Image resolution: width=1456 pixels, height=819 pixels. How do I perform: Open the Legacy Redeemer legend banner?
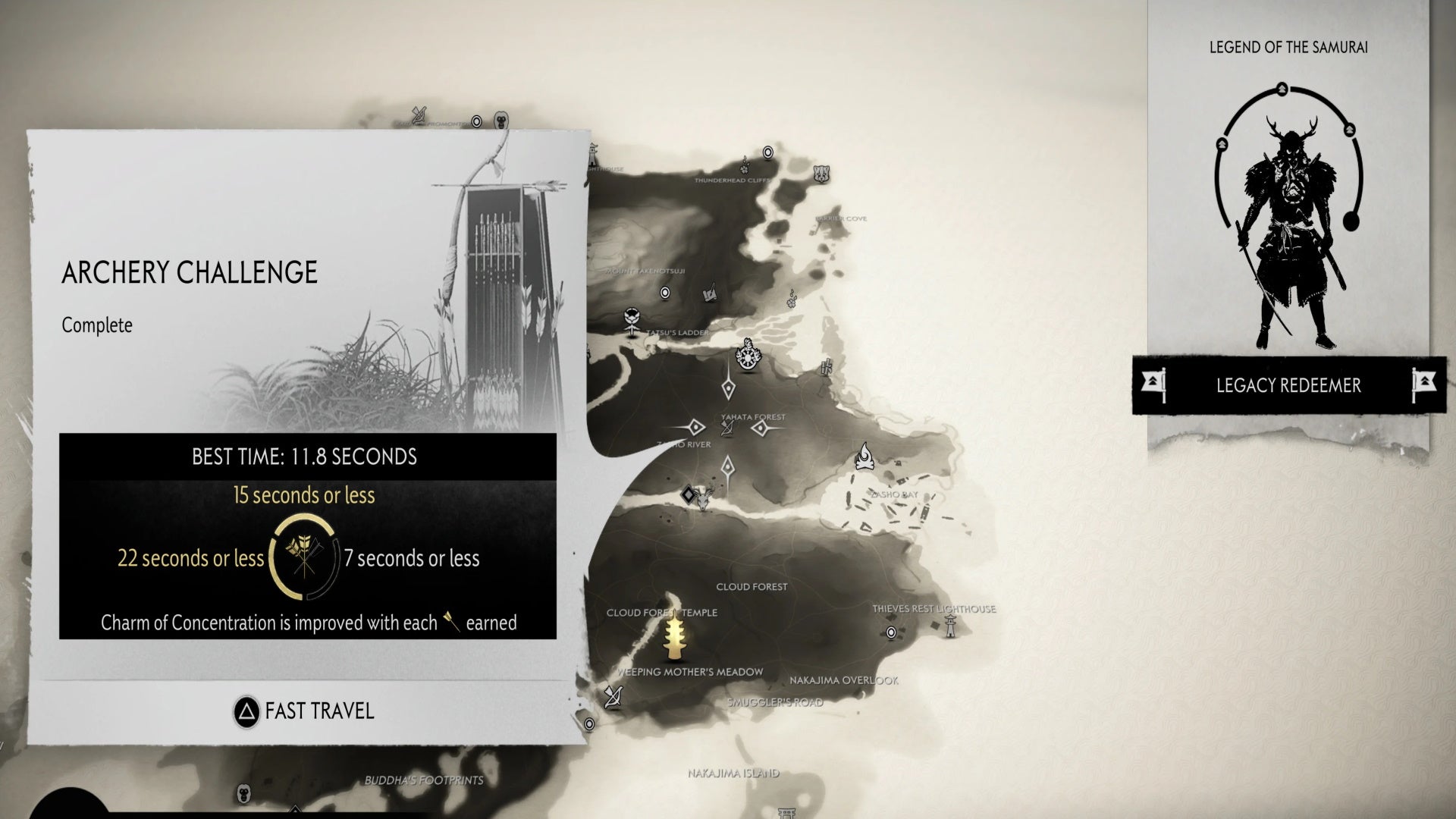pyautogui.click(x=1288, y=385)
